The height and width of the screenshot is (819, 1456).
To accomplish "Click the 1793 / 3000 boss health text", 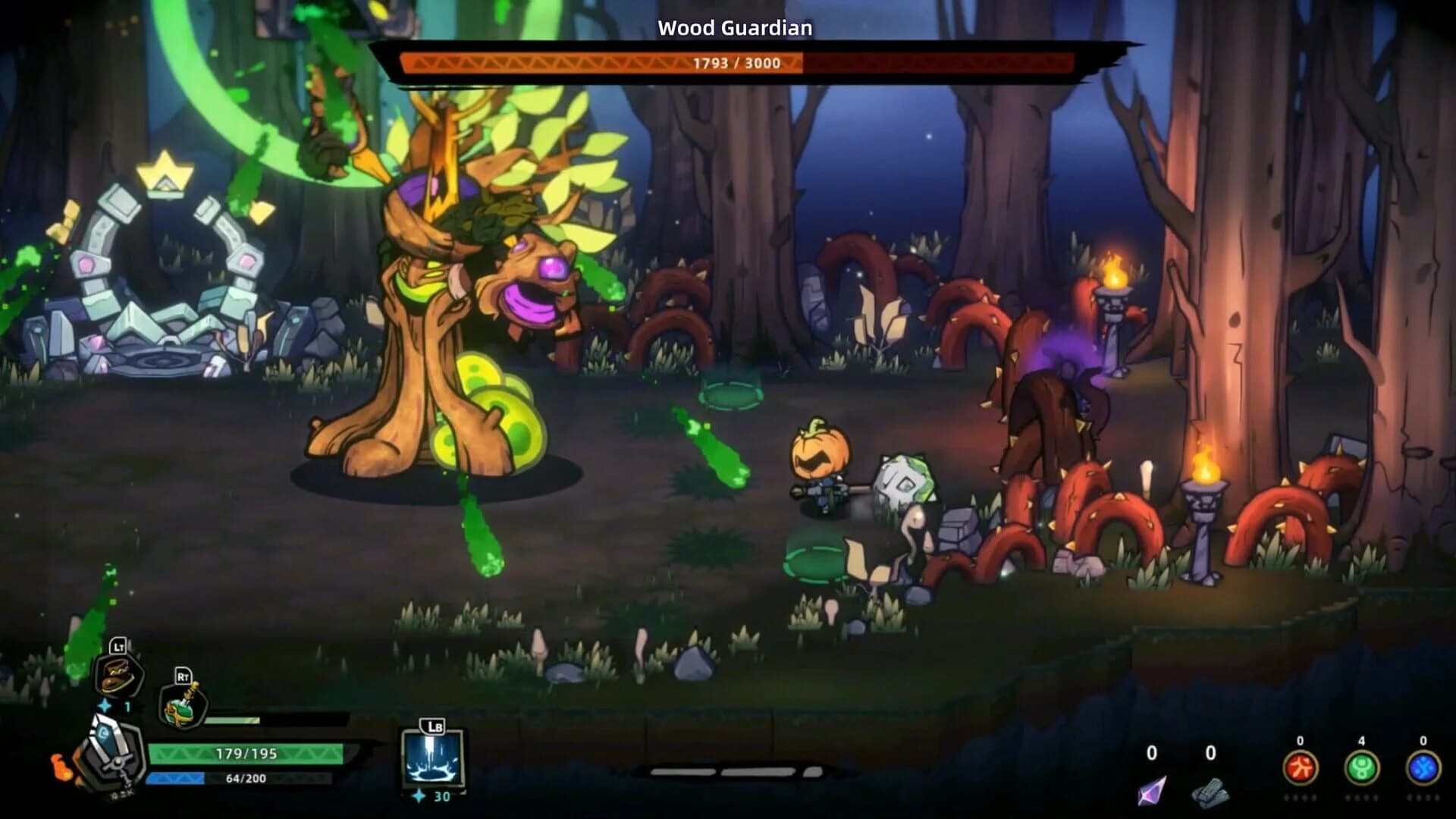I will [734, 64].
